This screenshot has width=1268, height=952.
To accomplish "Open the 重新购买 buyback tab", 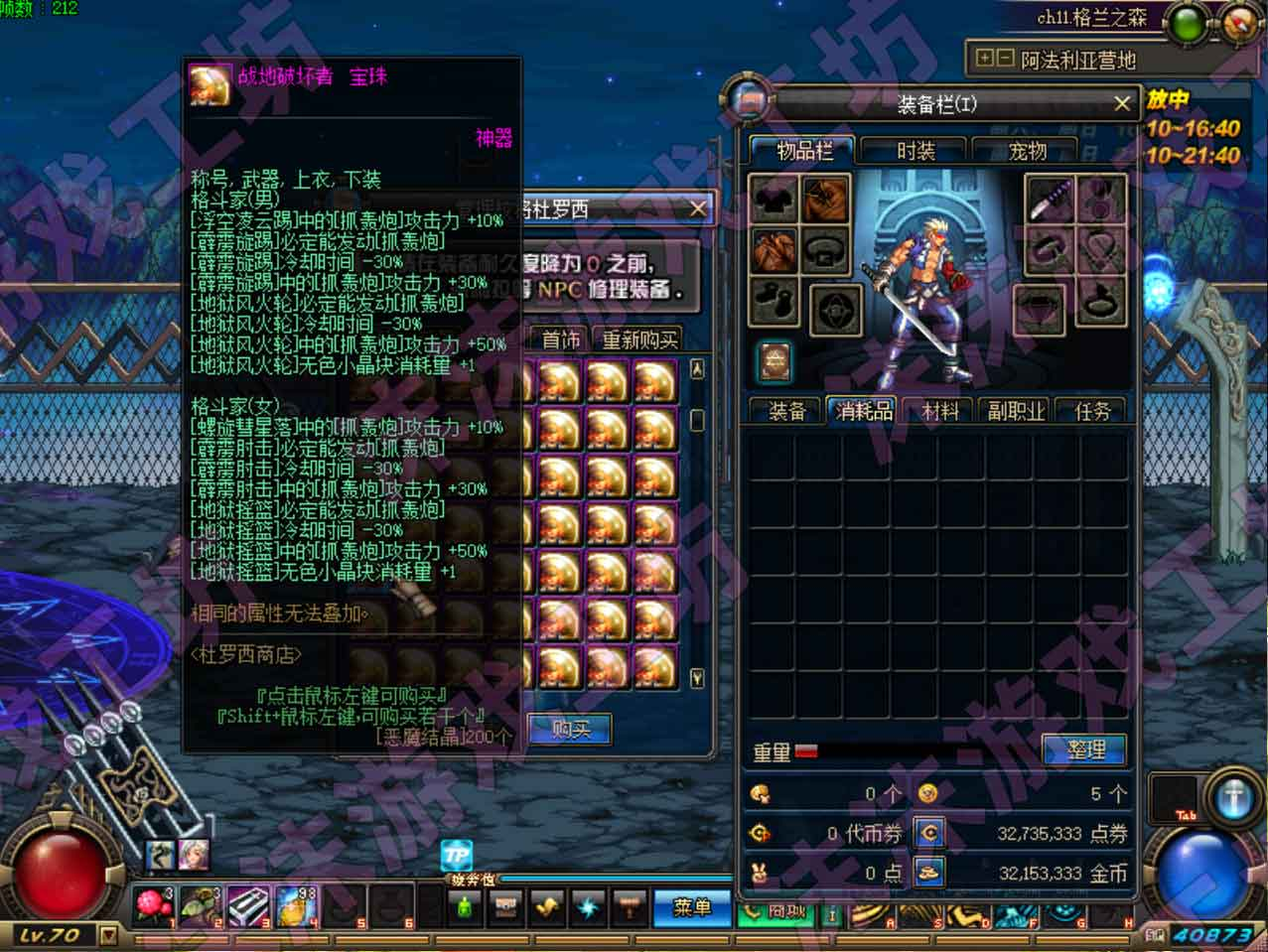I will click(640, 340).
